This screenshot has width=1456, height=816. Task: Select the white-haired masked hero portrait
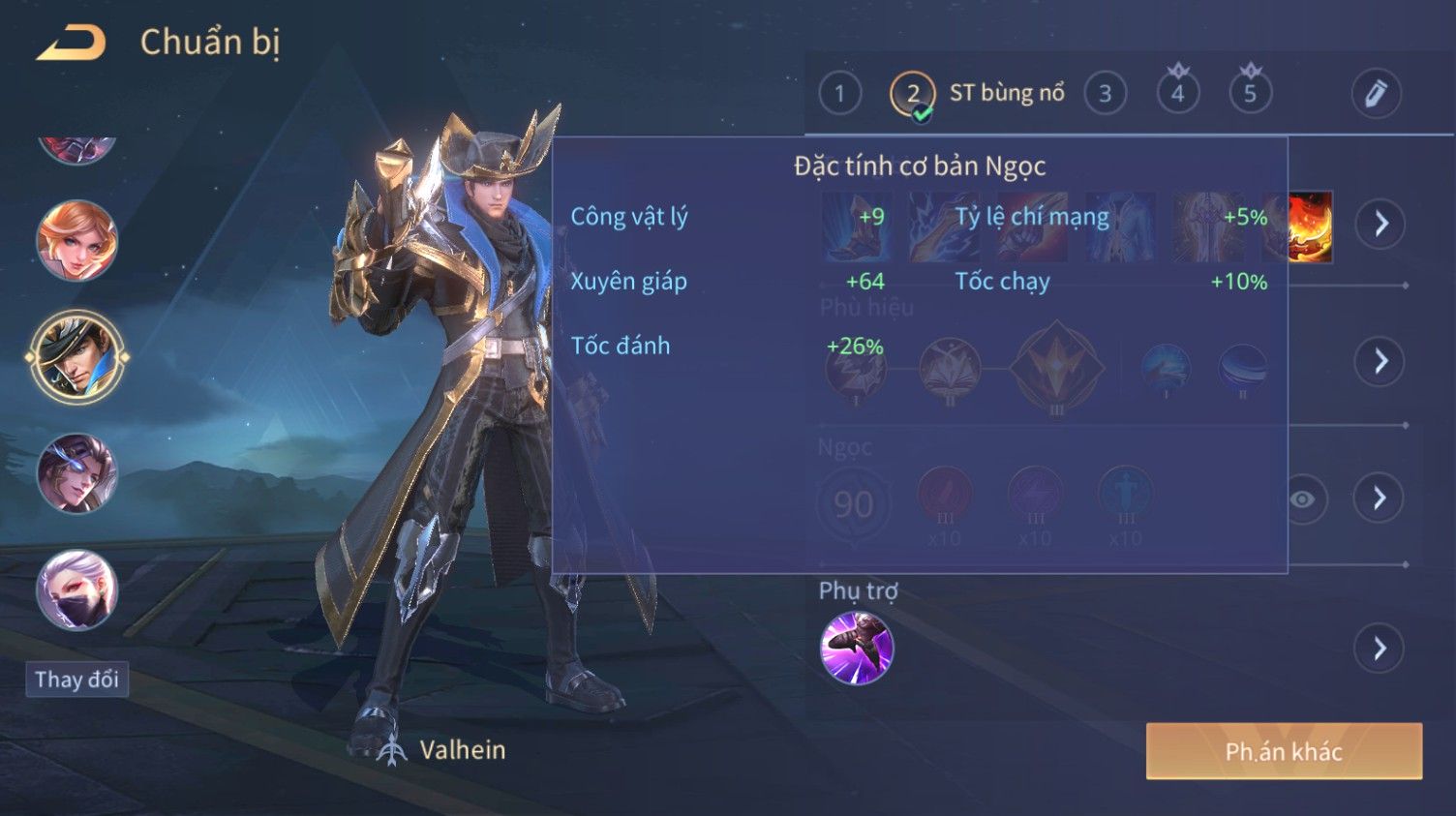76,589
